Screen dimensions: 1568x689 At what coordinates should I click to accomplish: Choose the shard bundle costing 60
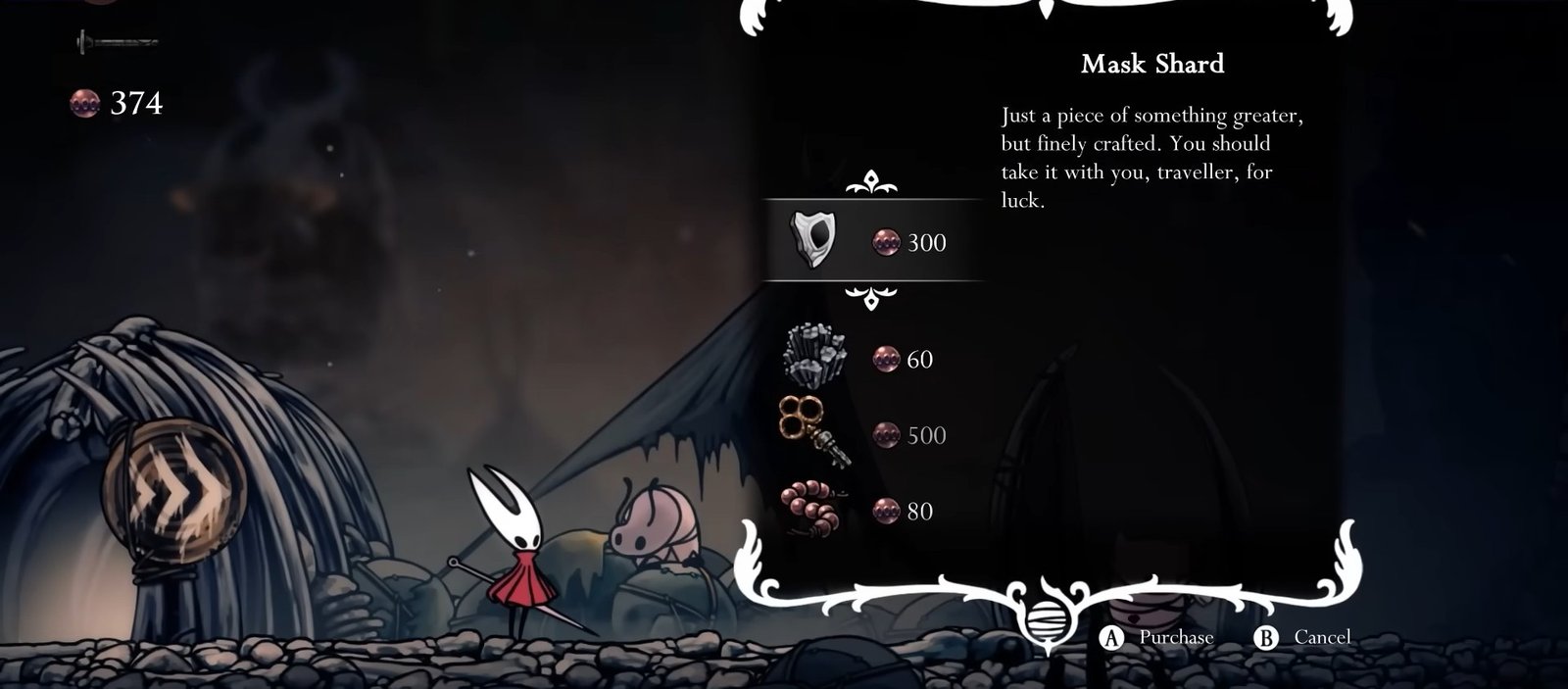[862, 359]
